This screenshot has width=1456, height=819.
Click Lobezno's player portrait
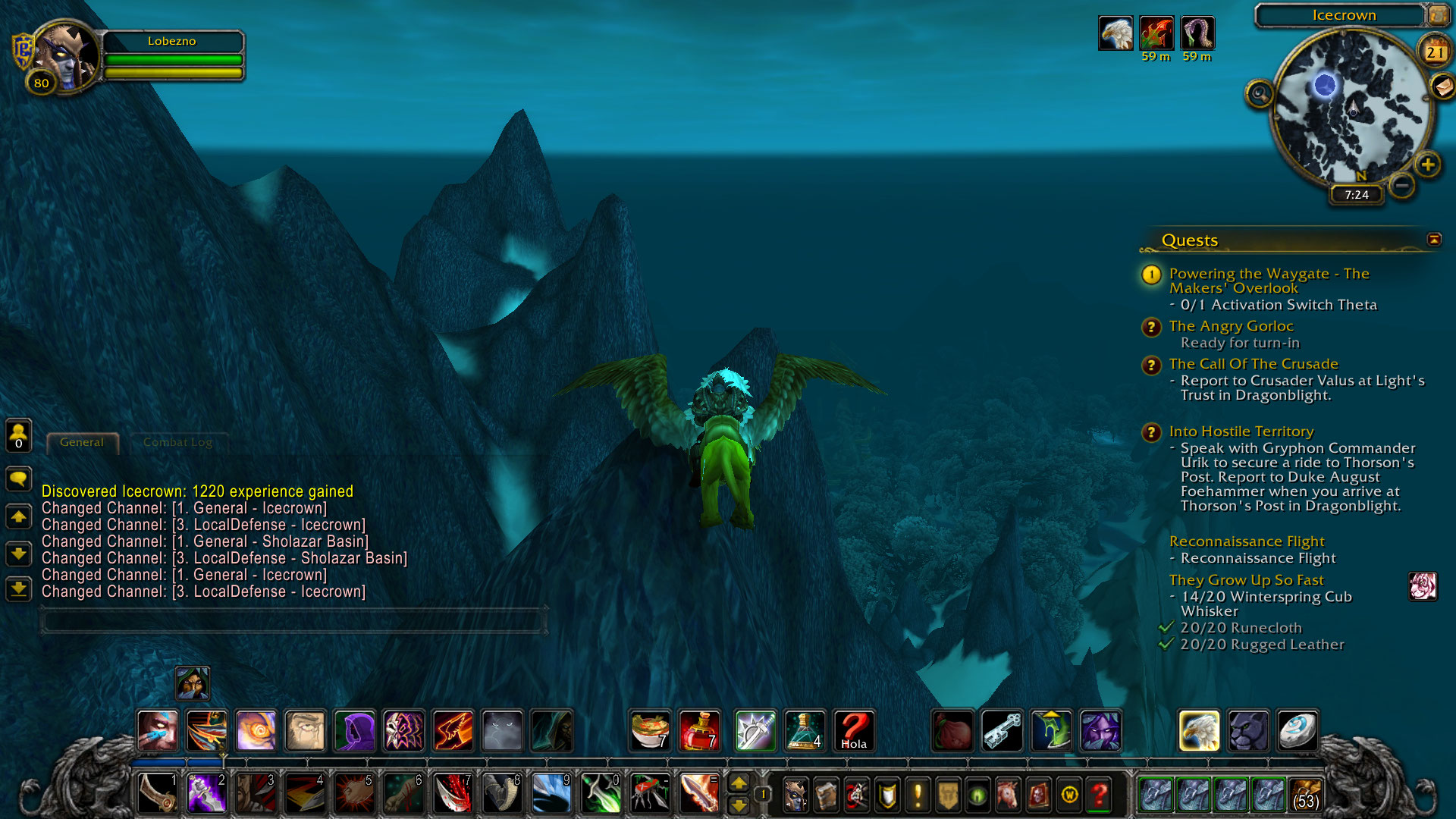pyautogui.click(x=67, y=57)
